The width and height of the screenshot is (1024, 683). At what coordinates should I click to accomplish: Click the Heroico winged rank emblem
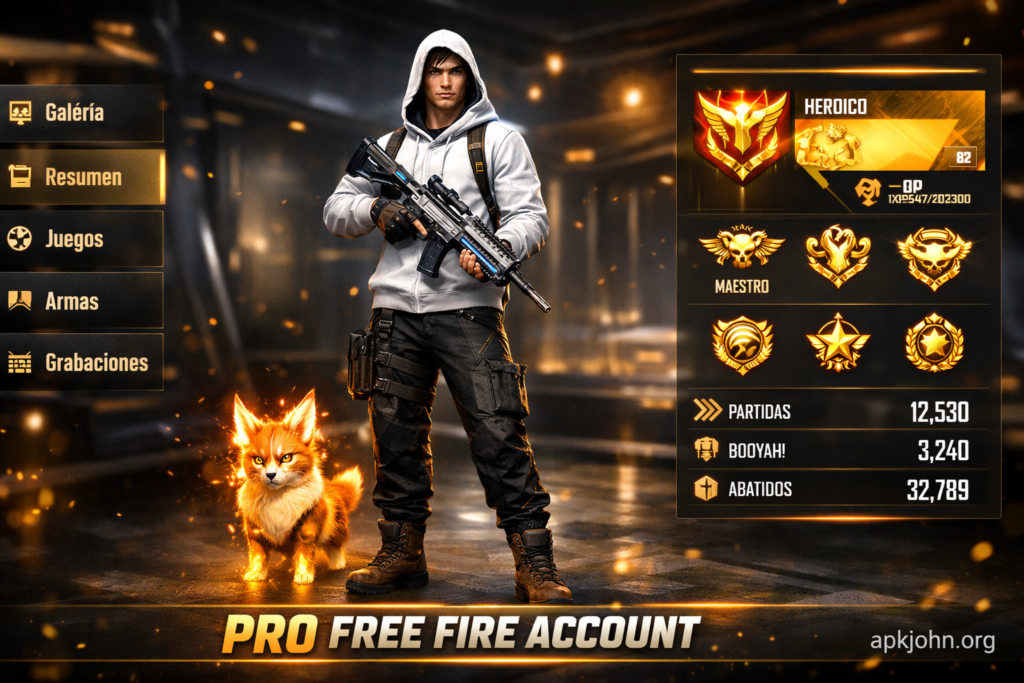741,135
